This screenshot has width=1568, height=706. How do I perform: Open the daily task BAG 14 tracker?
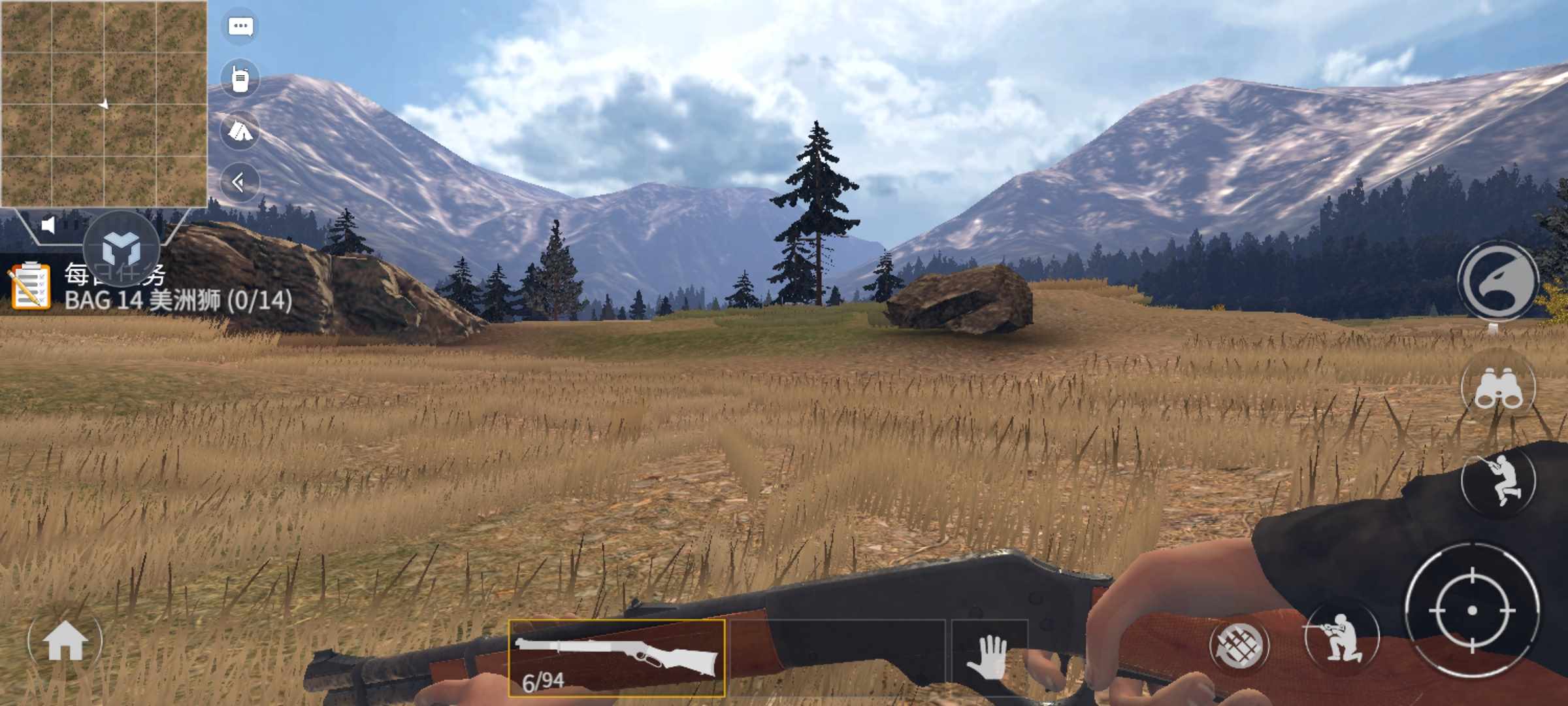point(150,288)
